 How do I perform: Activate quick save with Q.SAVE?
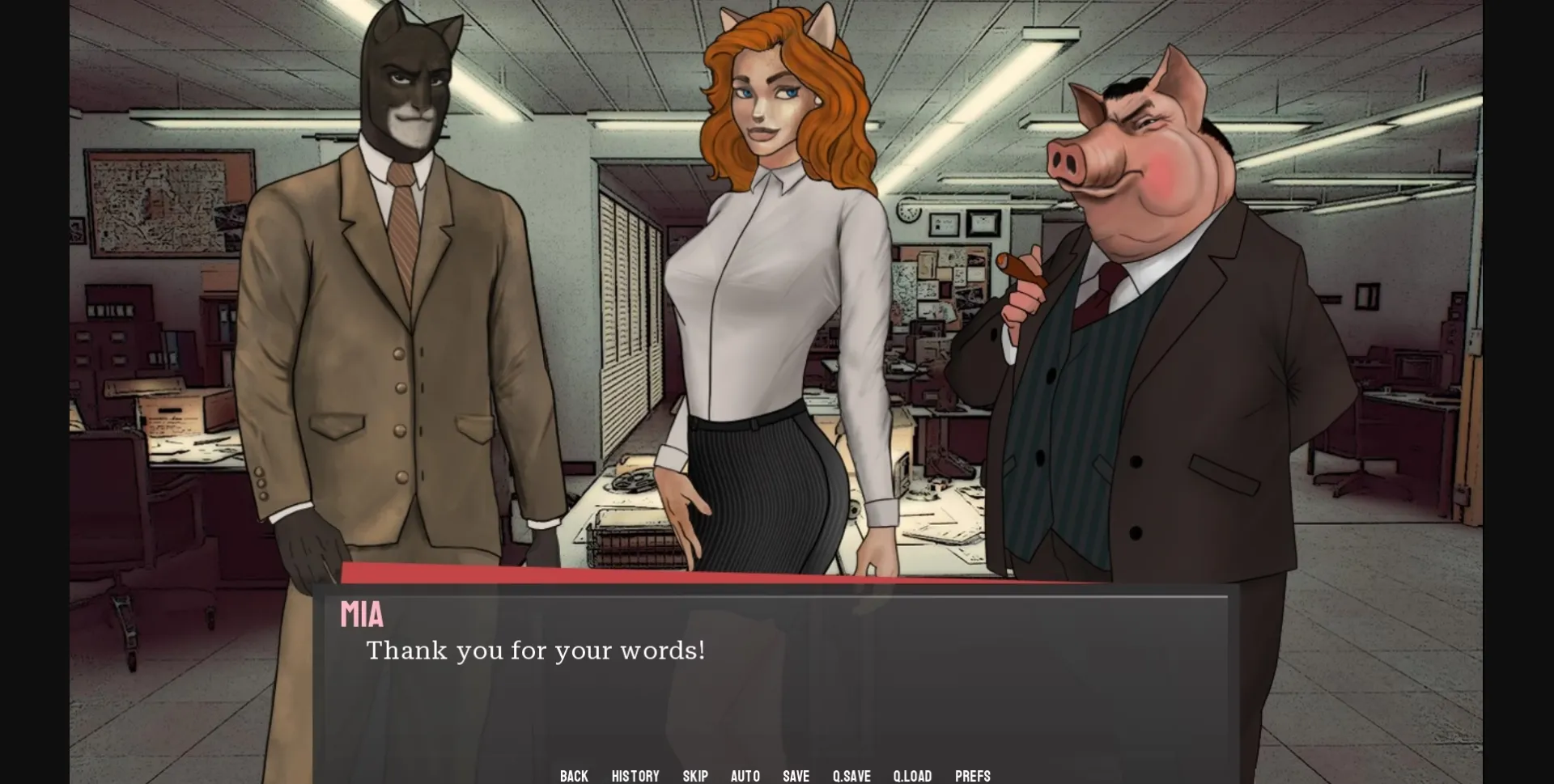(x=851, y=775)
